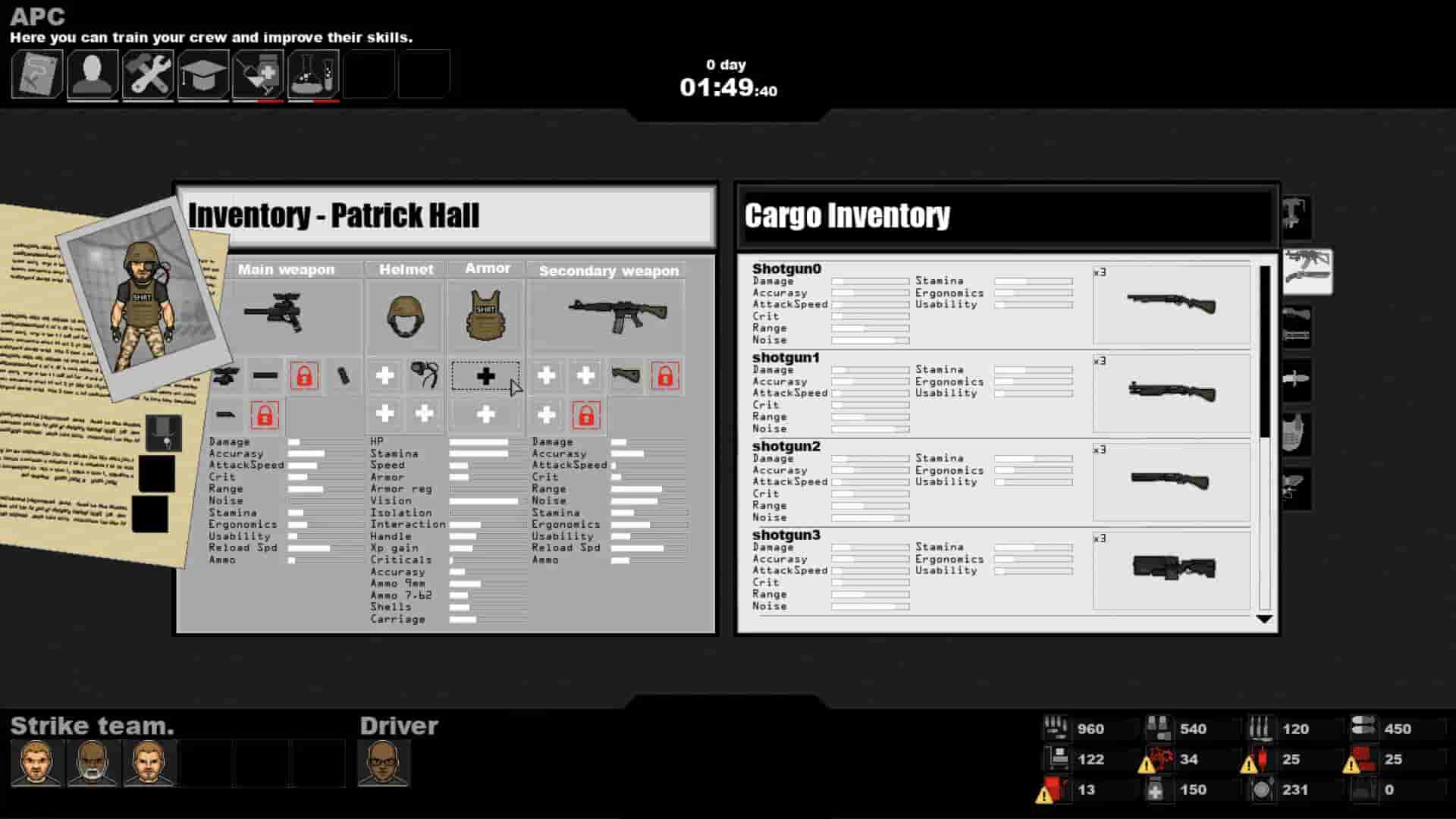Select the Driver portrait at the bottom
Viewport: 1456px width, 819px height.
tap(382, 764)
